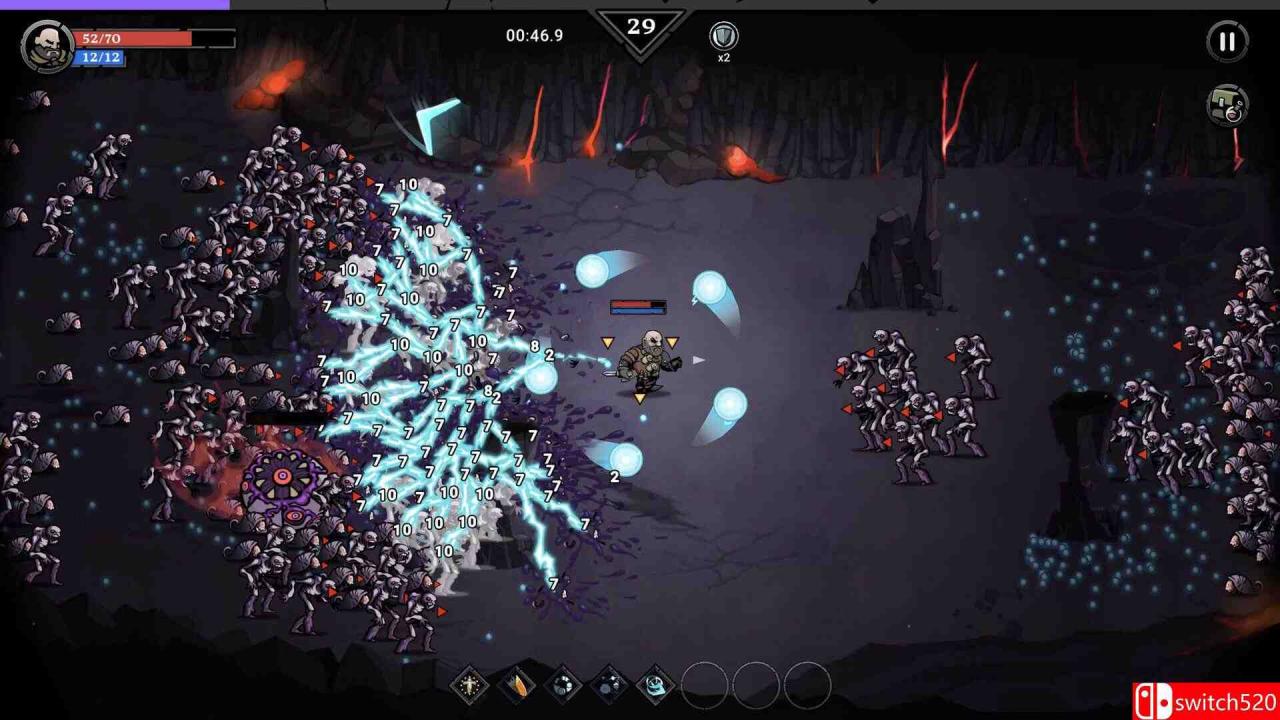Select the meteor shower skill icon
The image size is (1280, 720).
[x=609, y=684]
